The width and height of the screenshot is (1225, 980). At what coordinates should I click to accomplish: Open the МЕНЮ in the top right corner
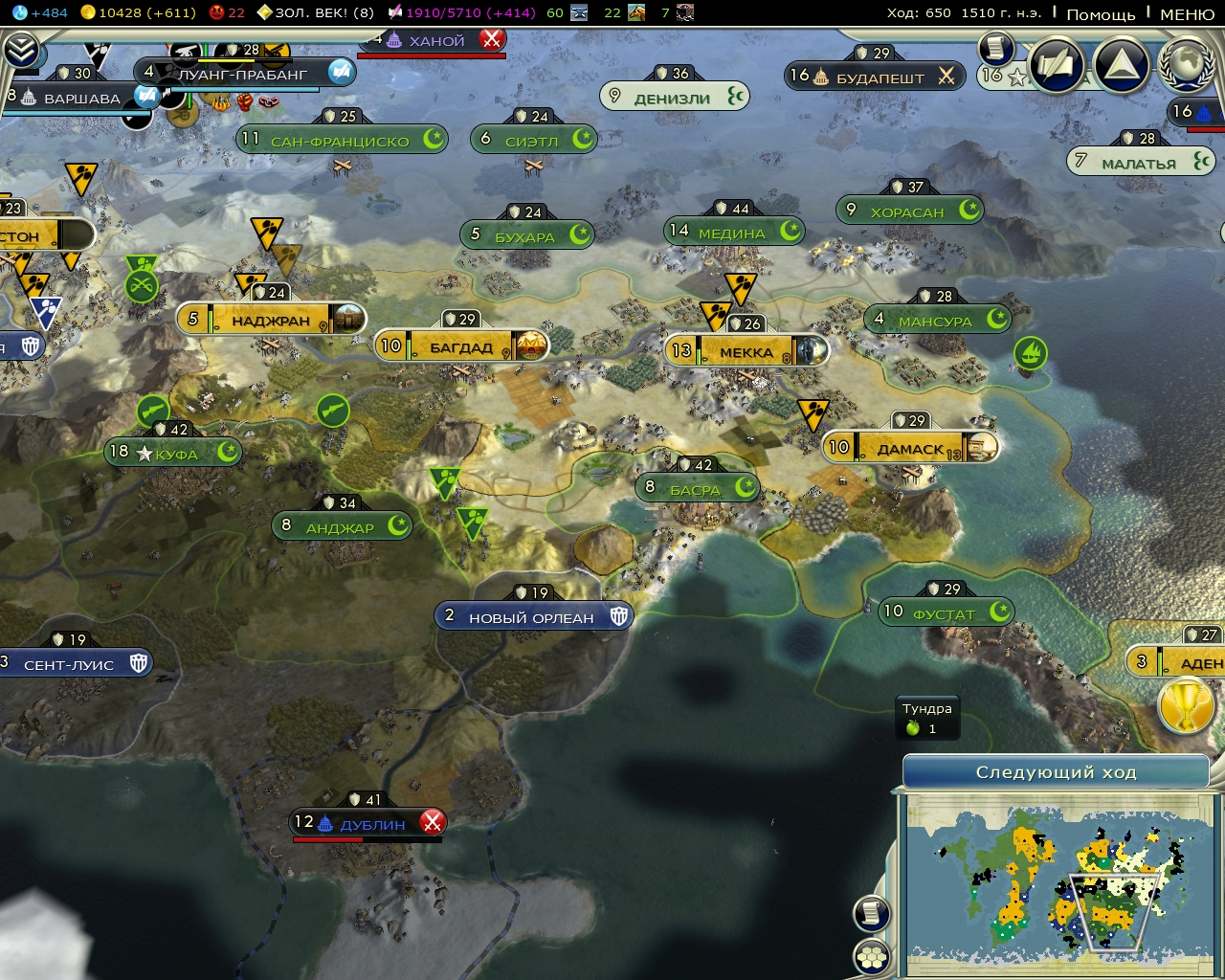tap(1185, 15)
